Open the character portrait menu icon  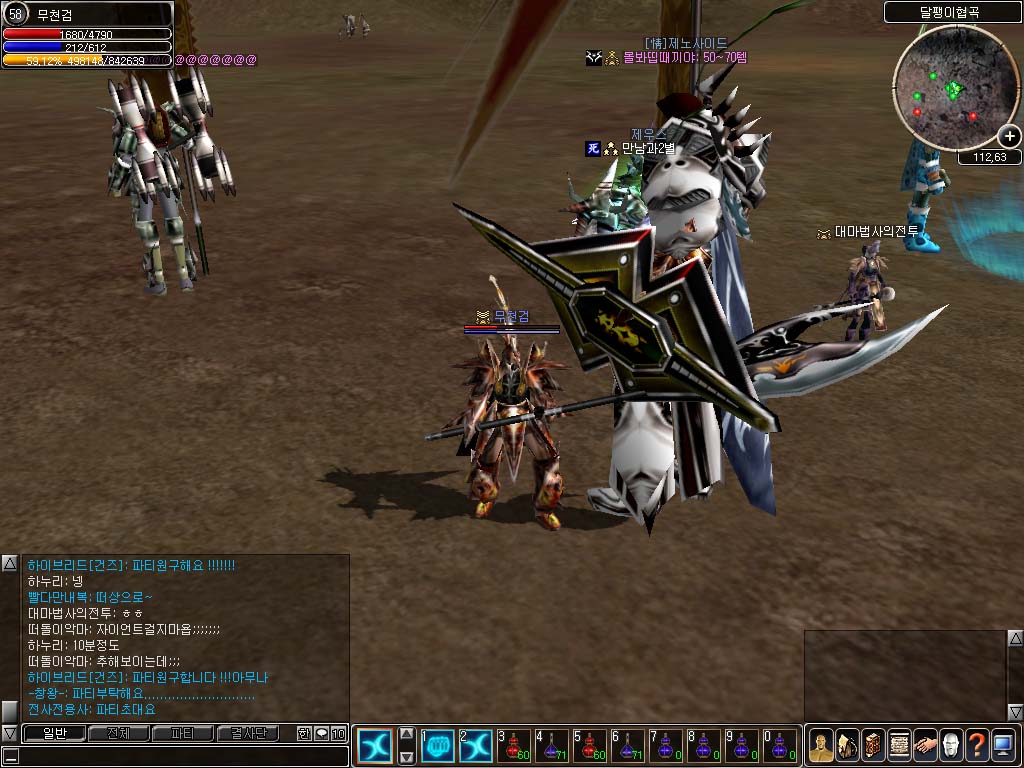(x=821, y=746)
